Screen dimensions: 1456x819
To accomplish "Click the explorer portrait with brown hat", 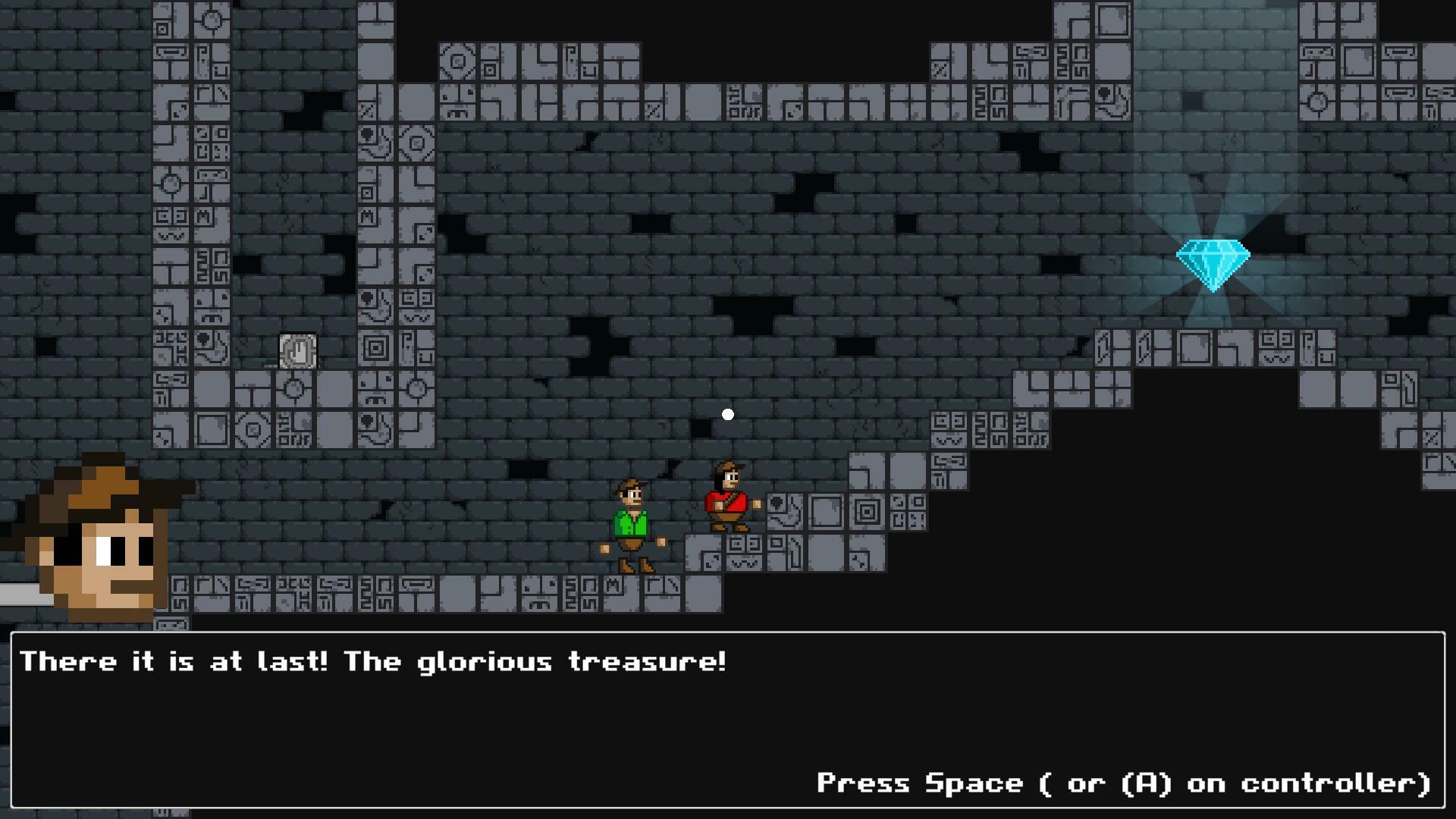I will click(x=99, y=554).
